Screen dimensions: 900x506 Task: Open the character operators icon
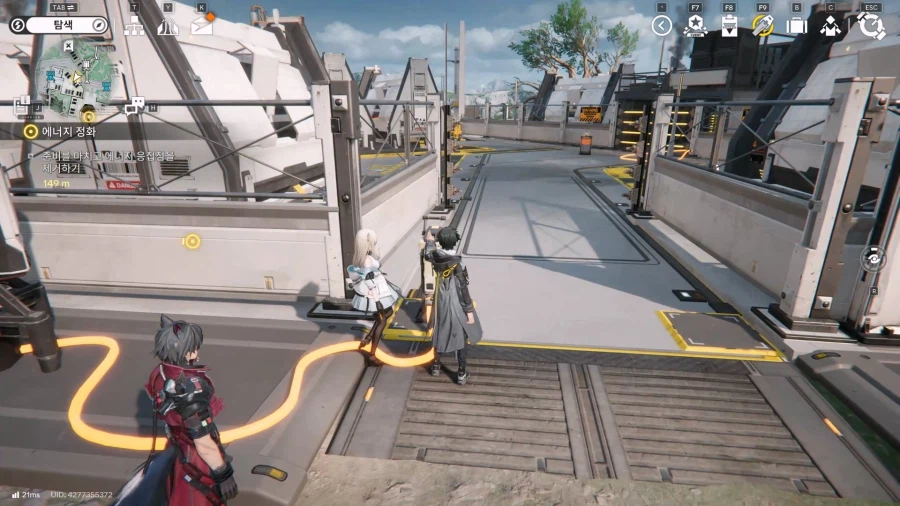click(x=830, y=26)
